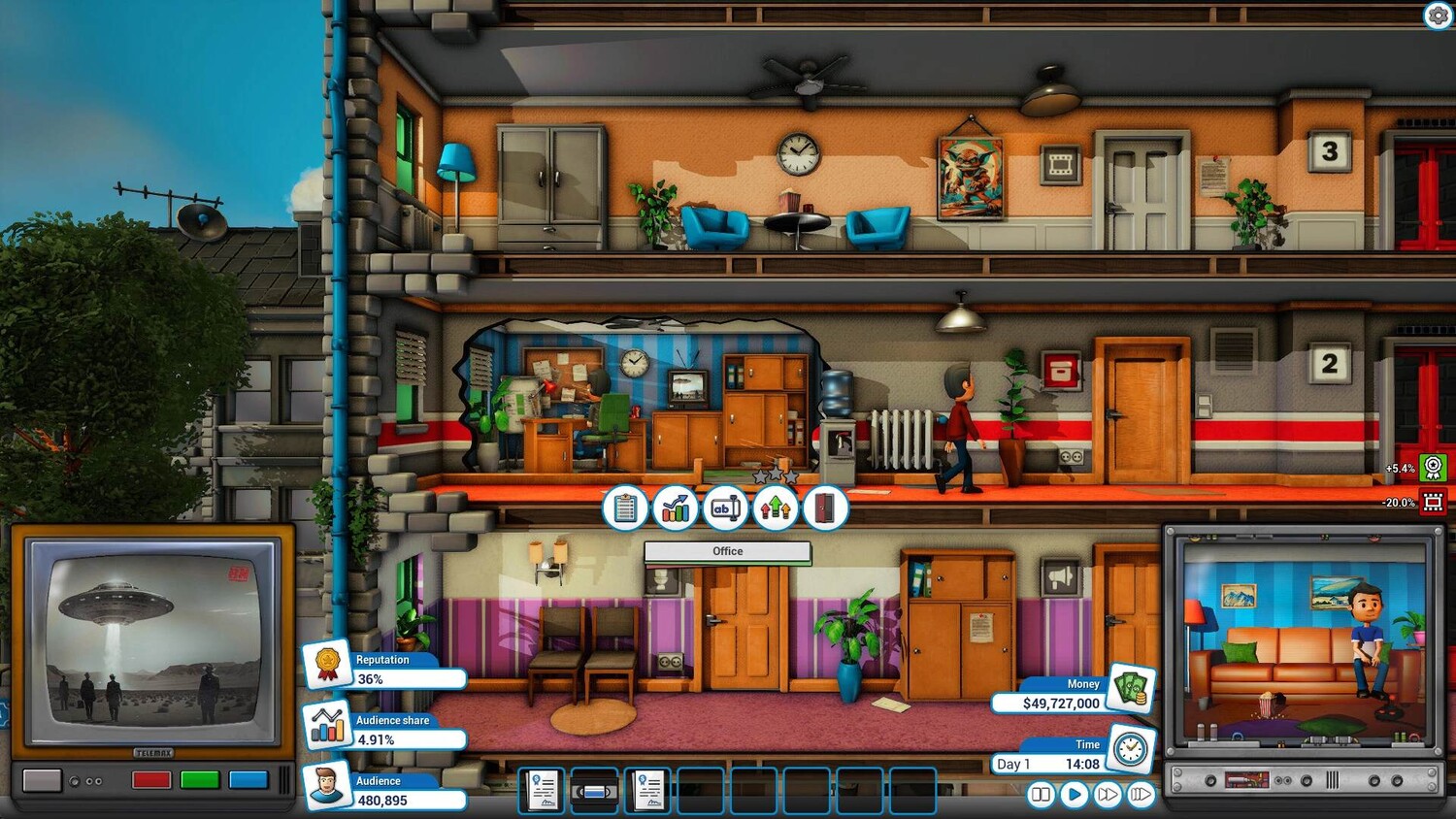Click the rosette award indicator icon

coord(1433,468)
